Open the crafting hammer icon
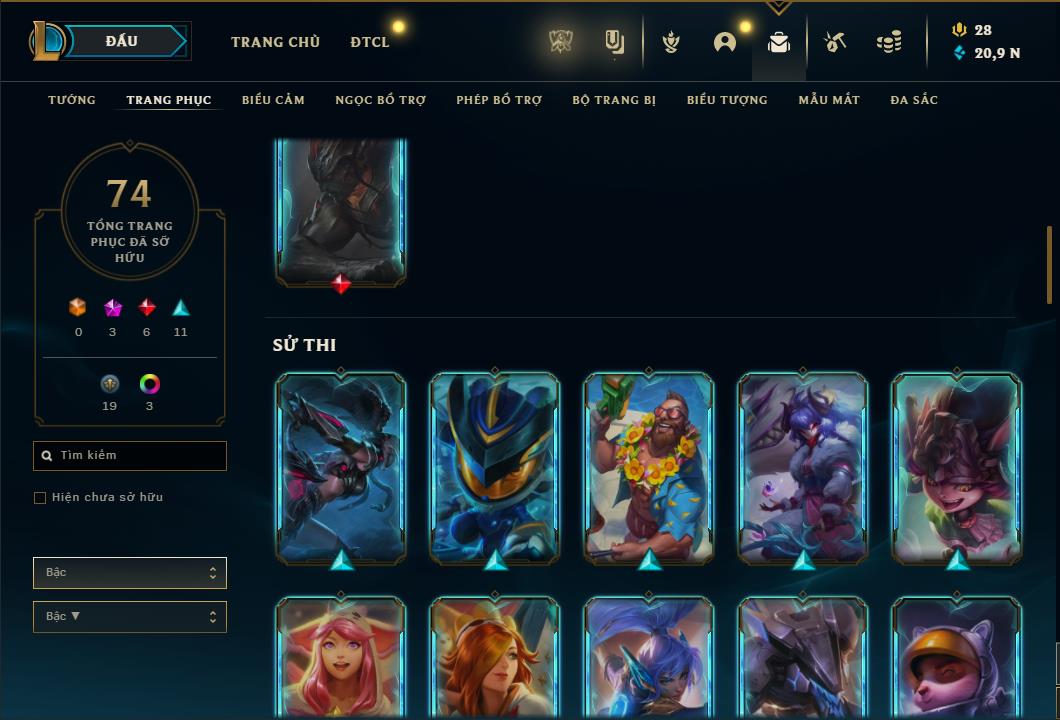 pos(835,42)
